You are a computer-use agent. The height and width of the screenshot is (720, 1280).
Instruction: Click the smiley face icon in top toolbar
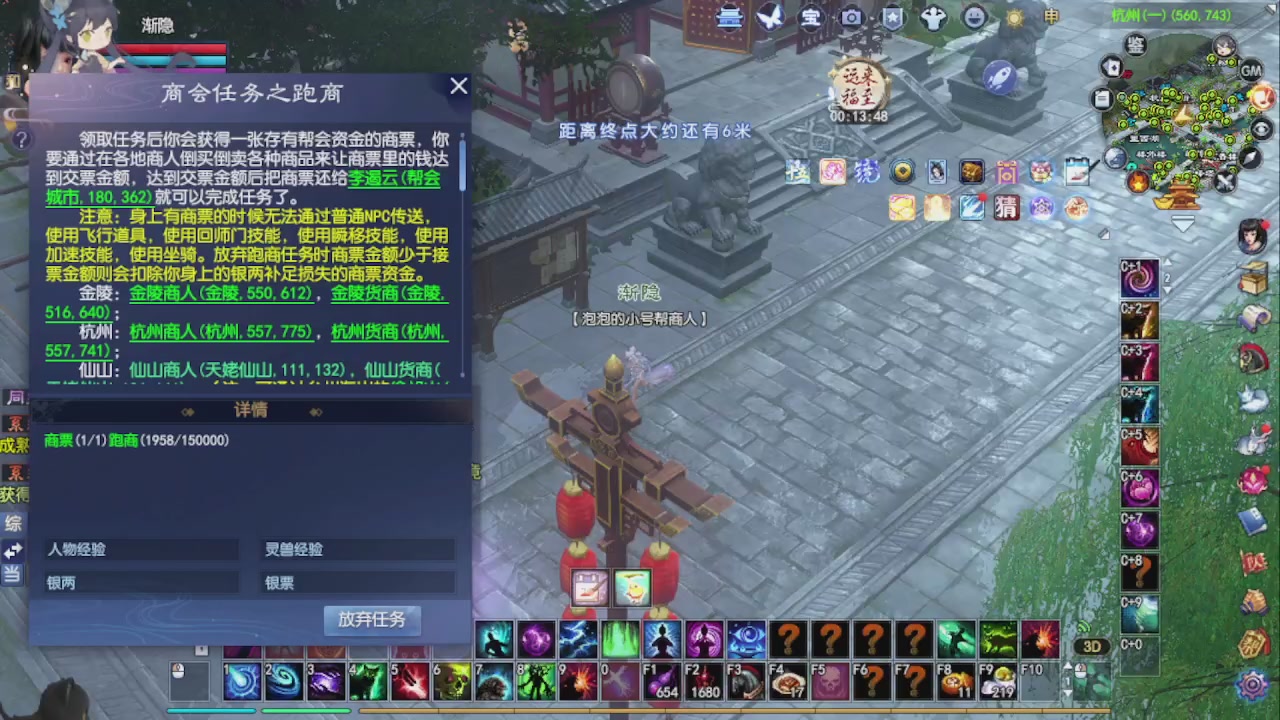click(973, 17)
